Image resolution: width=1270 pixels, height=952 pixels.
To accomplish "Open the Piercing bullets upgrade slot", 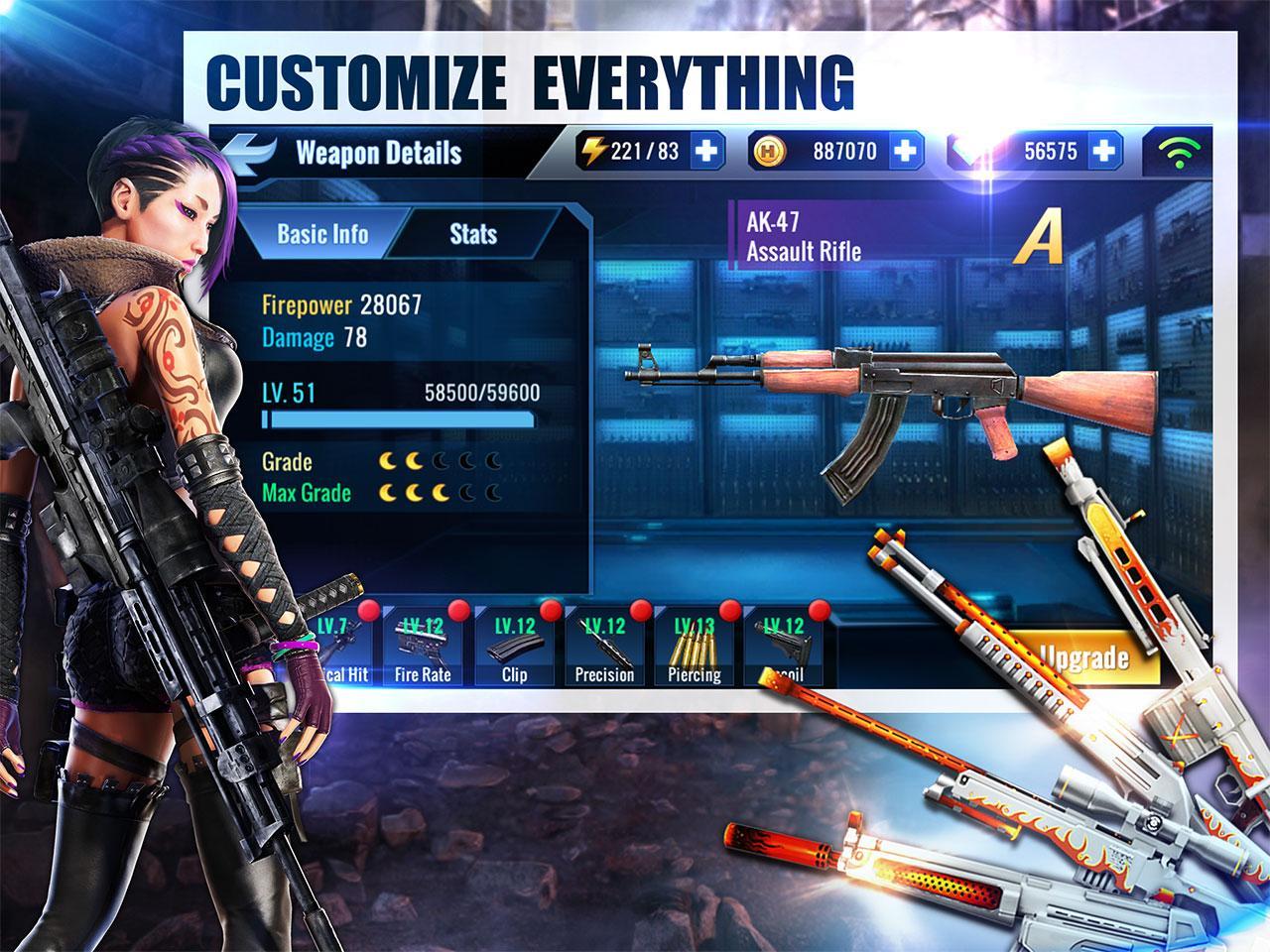I will tap(695, 648).
